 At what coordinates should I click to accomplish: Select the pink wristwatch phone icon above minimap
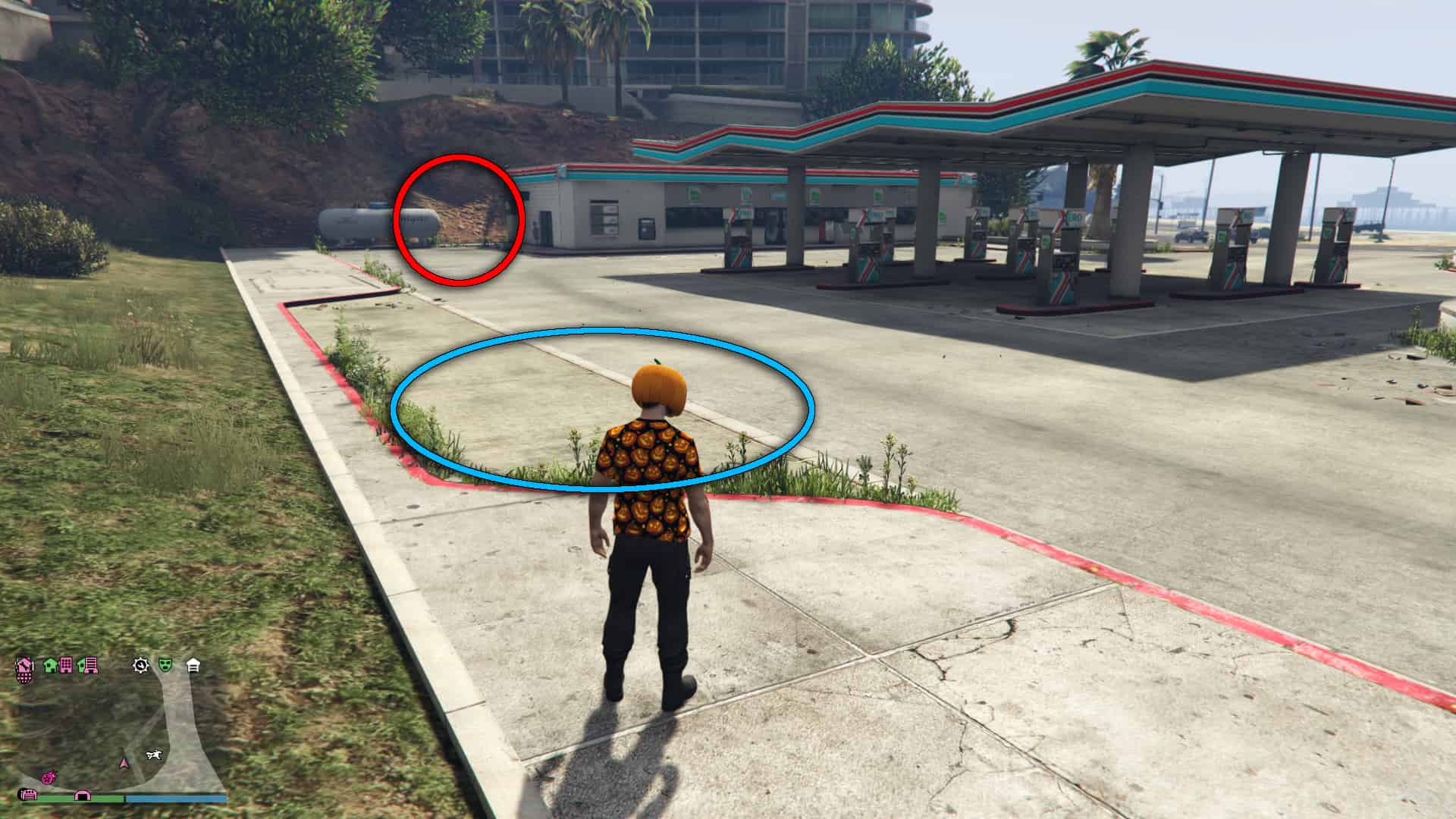click(x=24, y=666)
